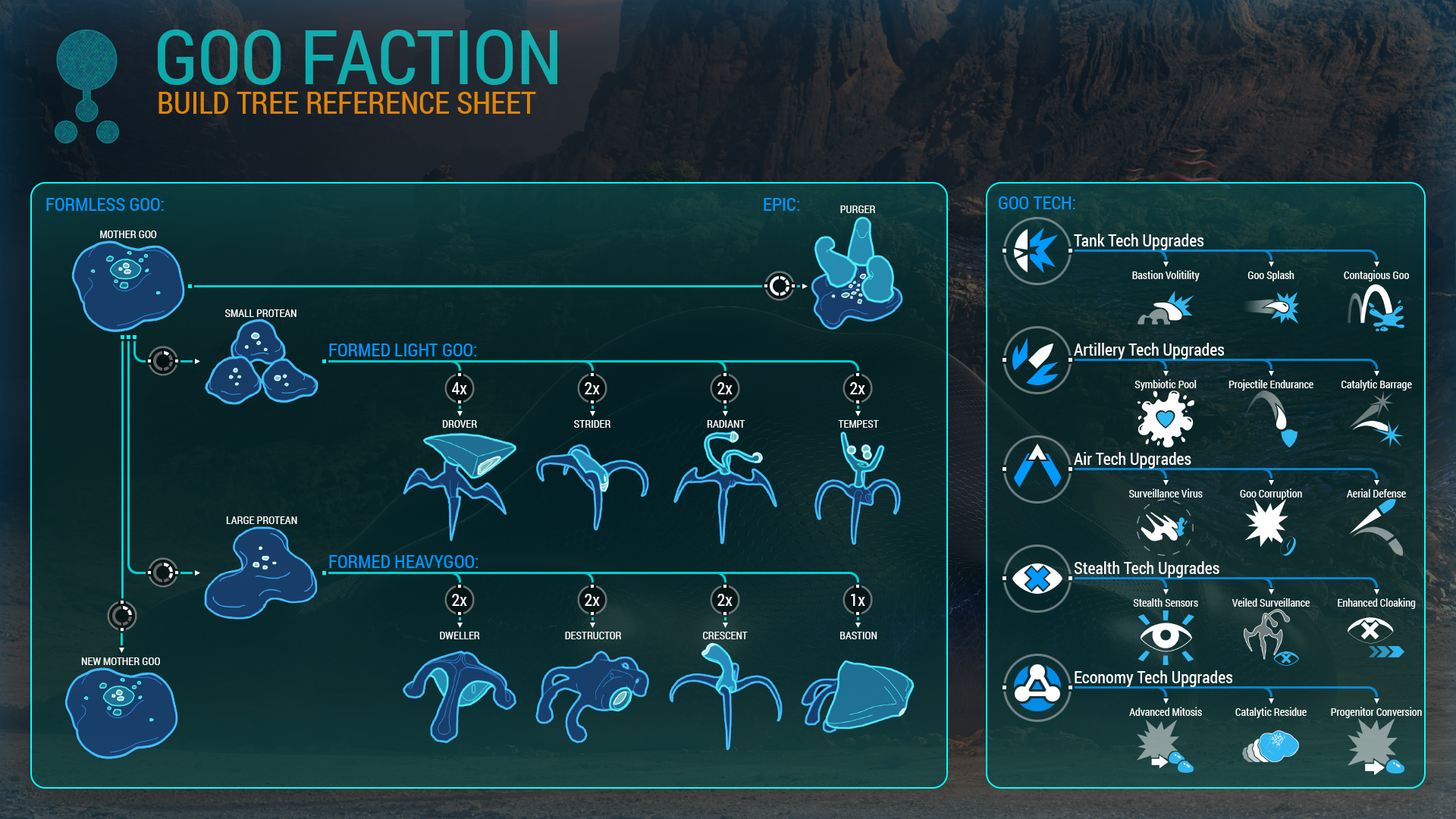Select the Dweller heavy goo unit
The width and height of the screenshot is (1456, 819).
(x=459, y=694)
